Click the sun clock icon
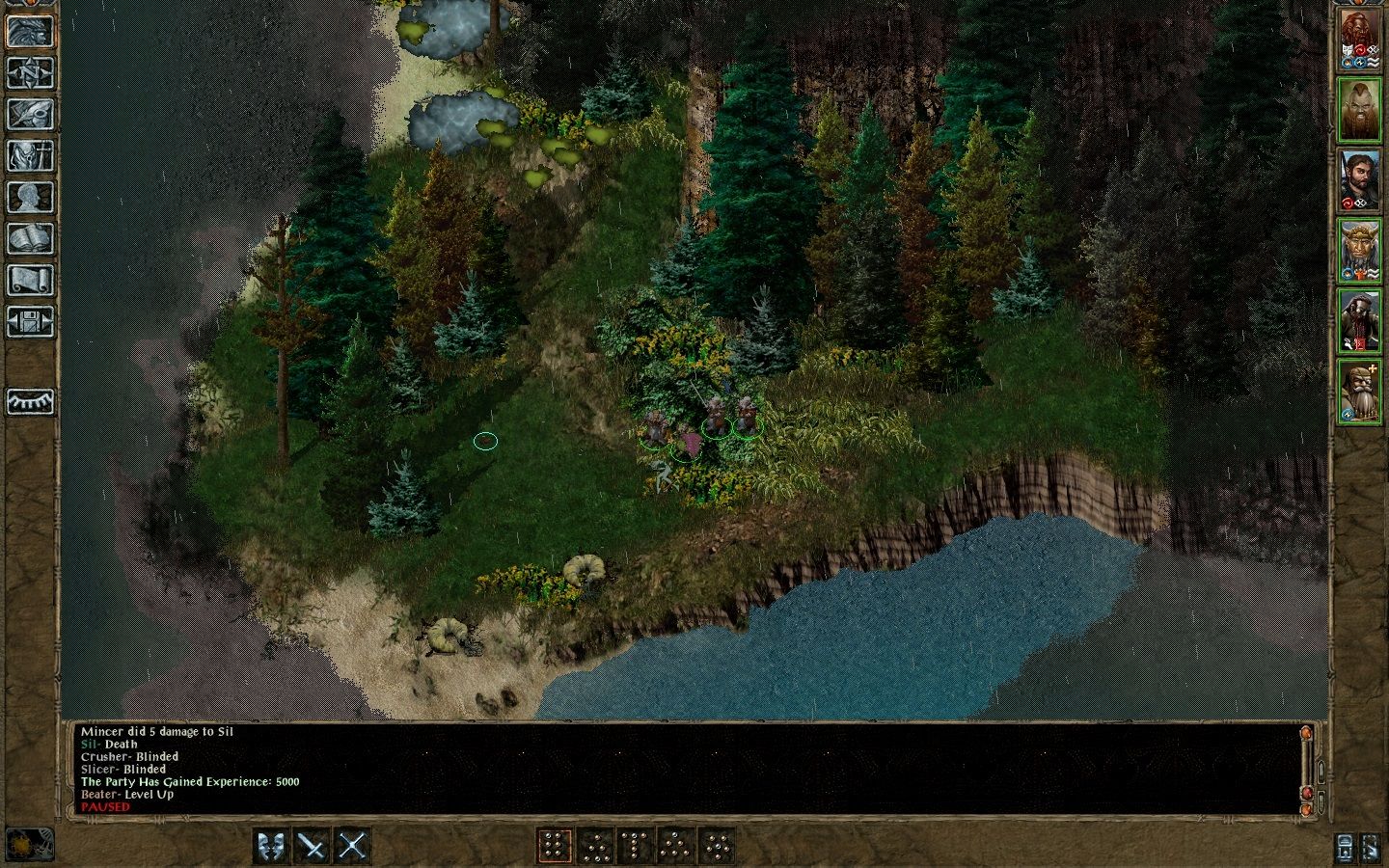 pos(30,844)
